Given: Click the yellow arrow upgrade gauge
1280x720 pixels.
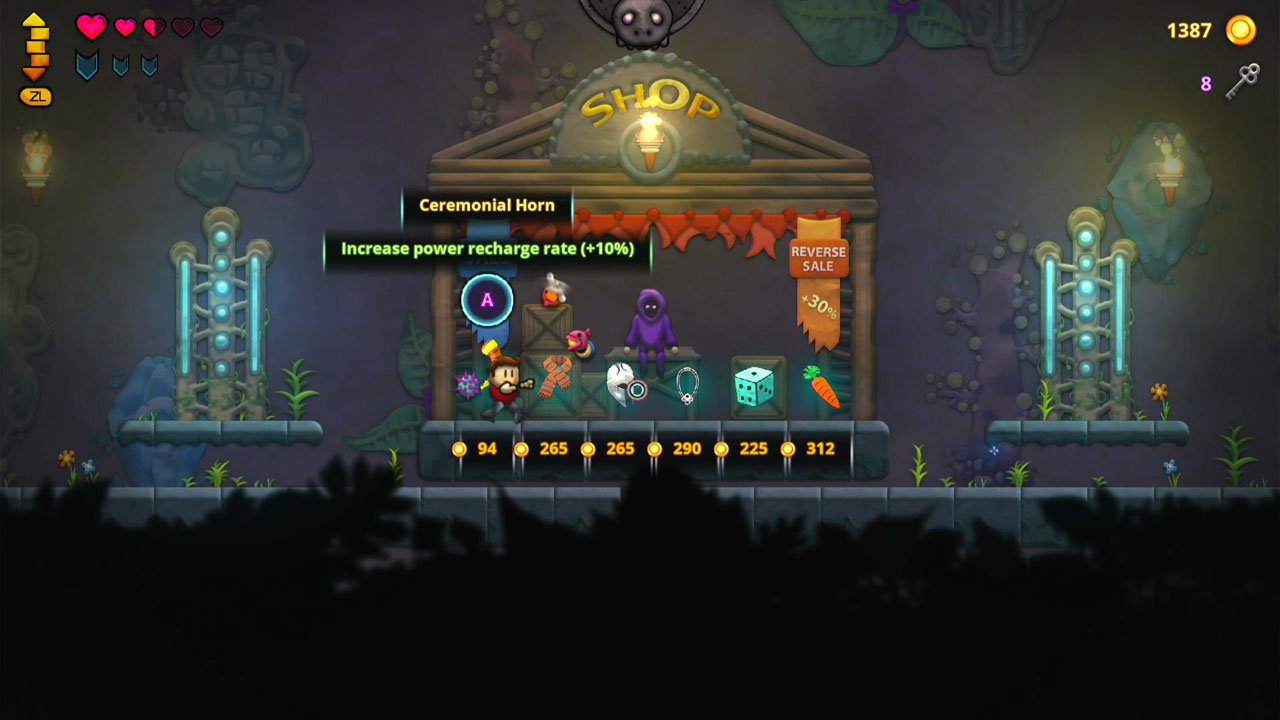Looking at the screenshot, I should point(35,48).
